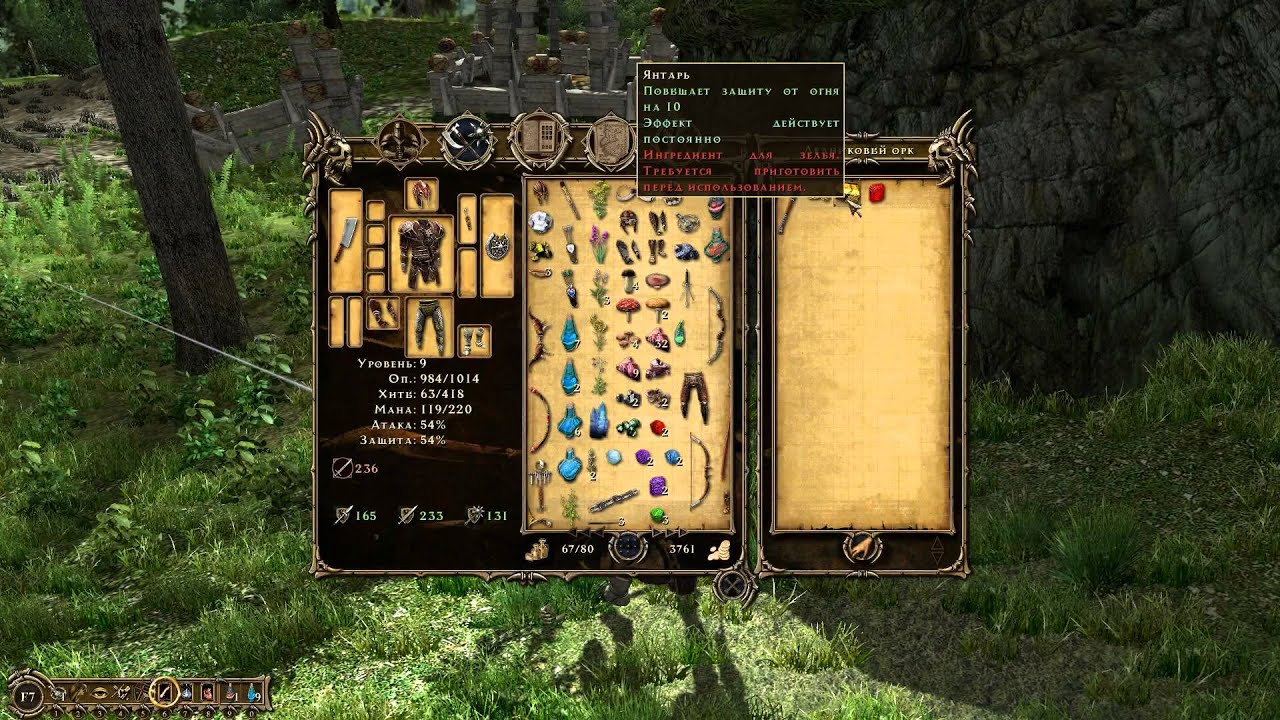Close the inventory with the X button
Image resolution: width=1280 pixels, height=720 pixels.
point(735,585)
